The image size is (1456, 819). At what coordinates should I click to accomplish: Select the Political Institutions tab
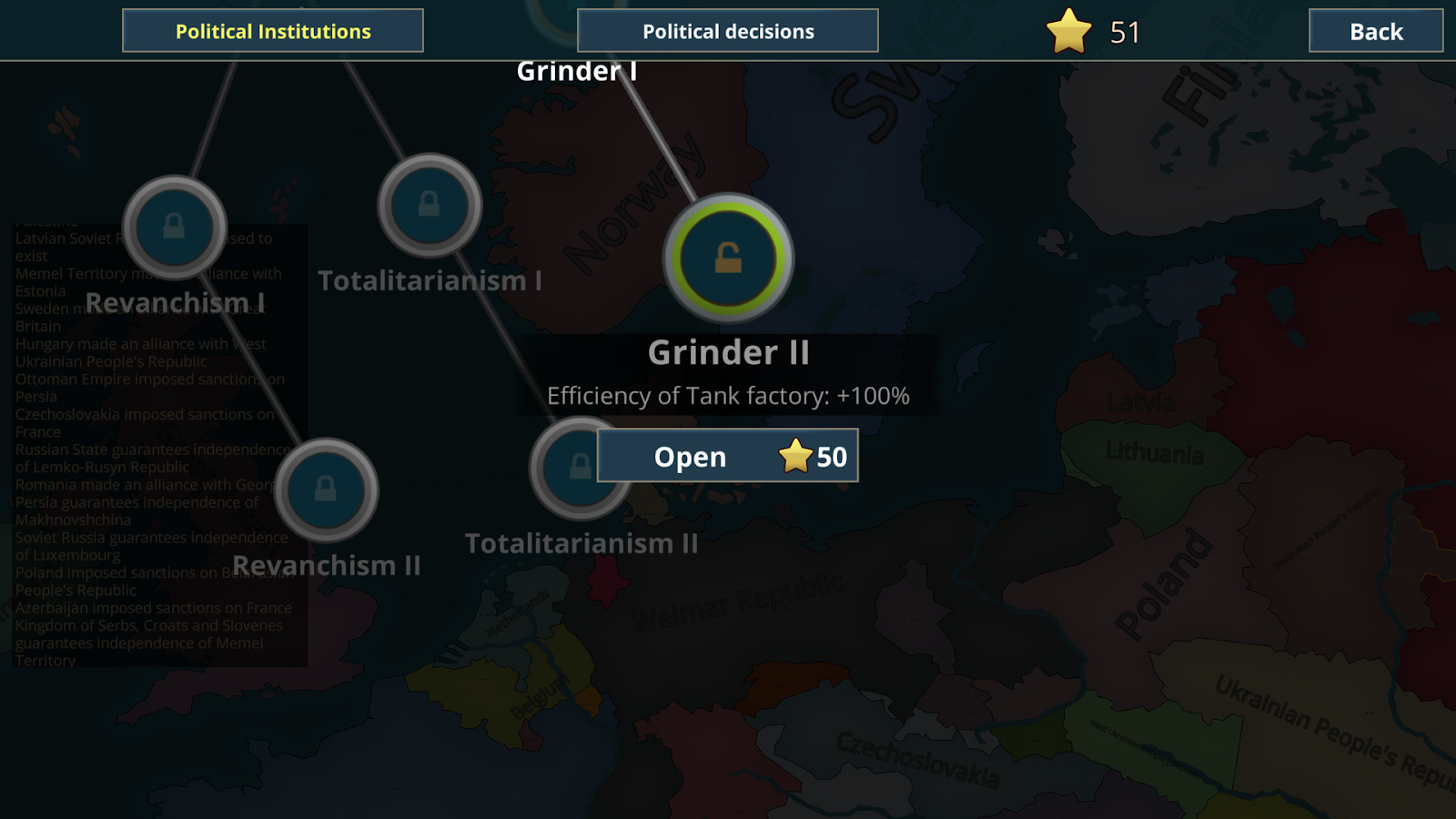[x=272, y=30]
